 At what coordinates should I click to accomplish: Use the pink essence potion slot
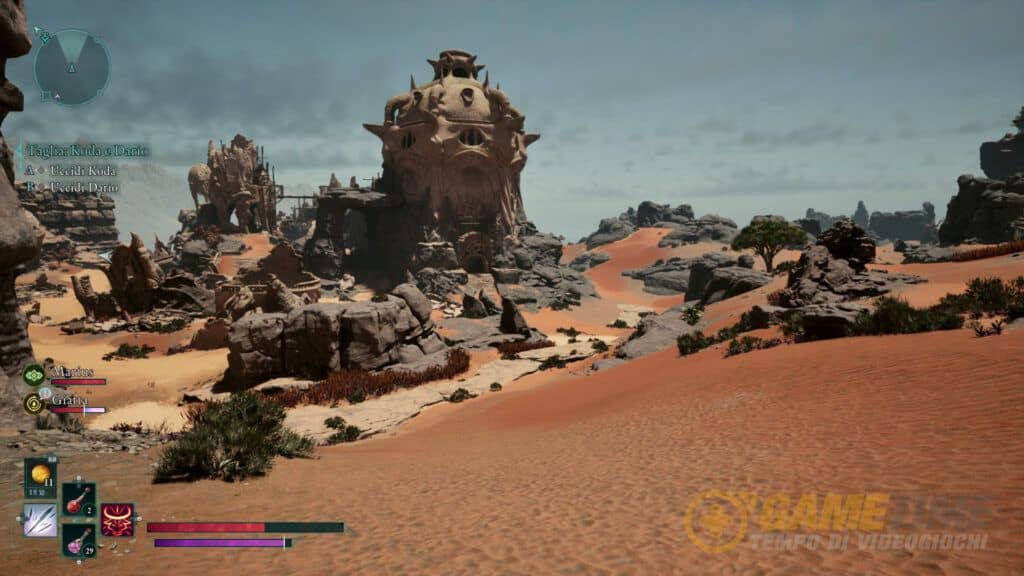[79, 540]
